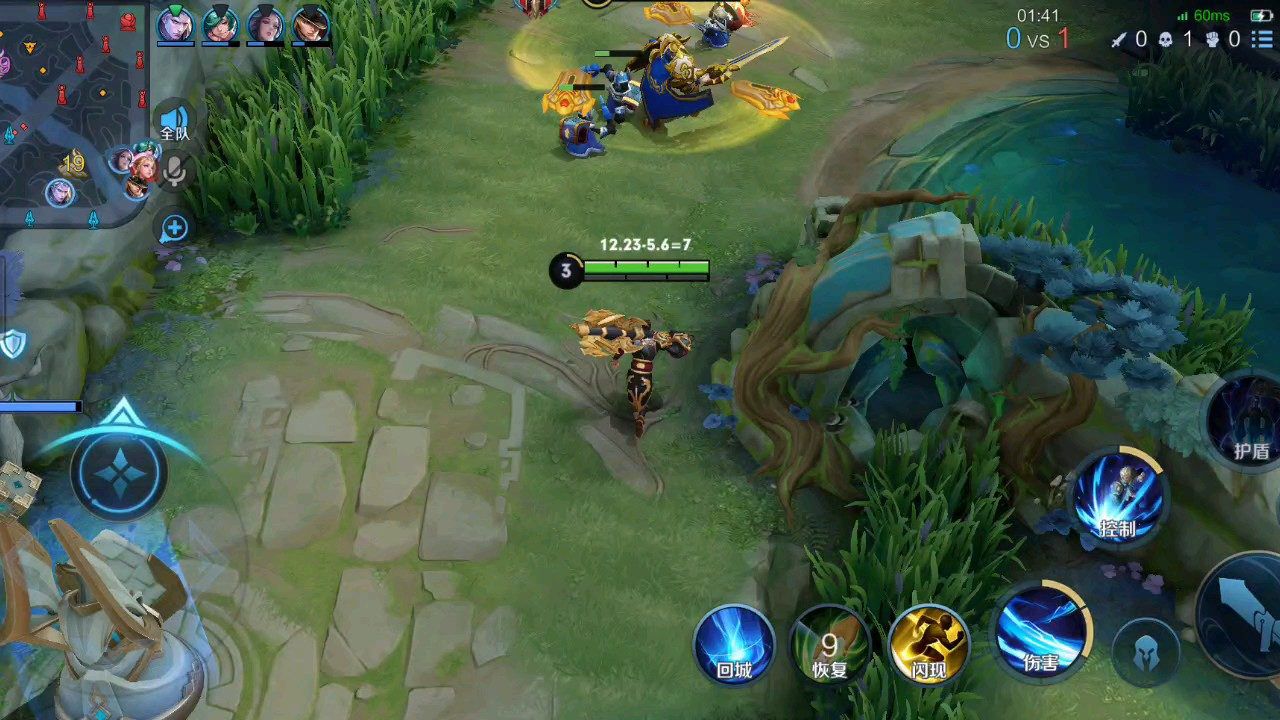Activate the Flash (闪现) summoner spell icon
1280x720 pixels.
[x=930, y=646]
